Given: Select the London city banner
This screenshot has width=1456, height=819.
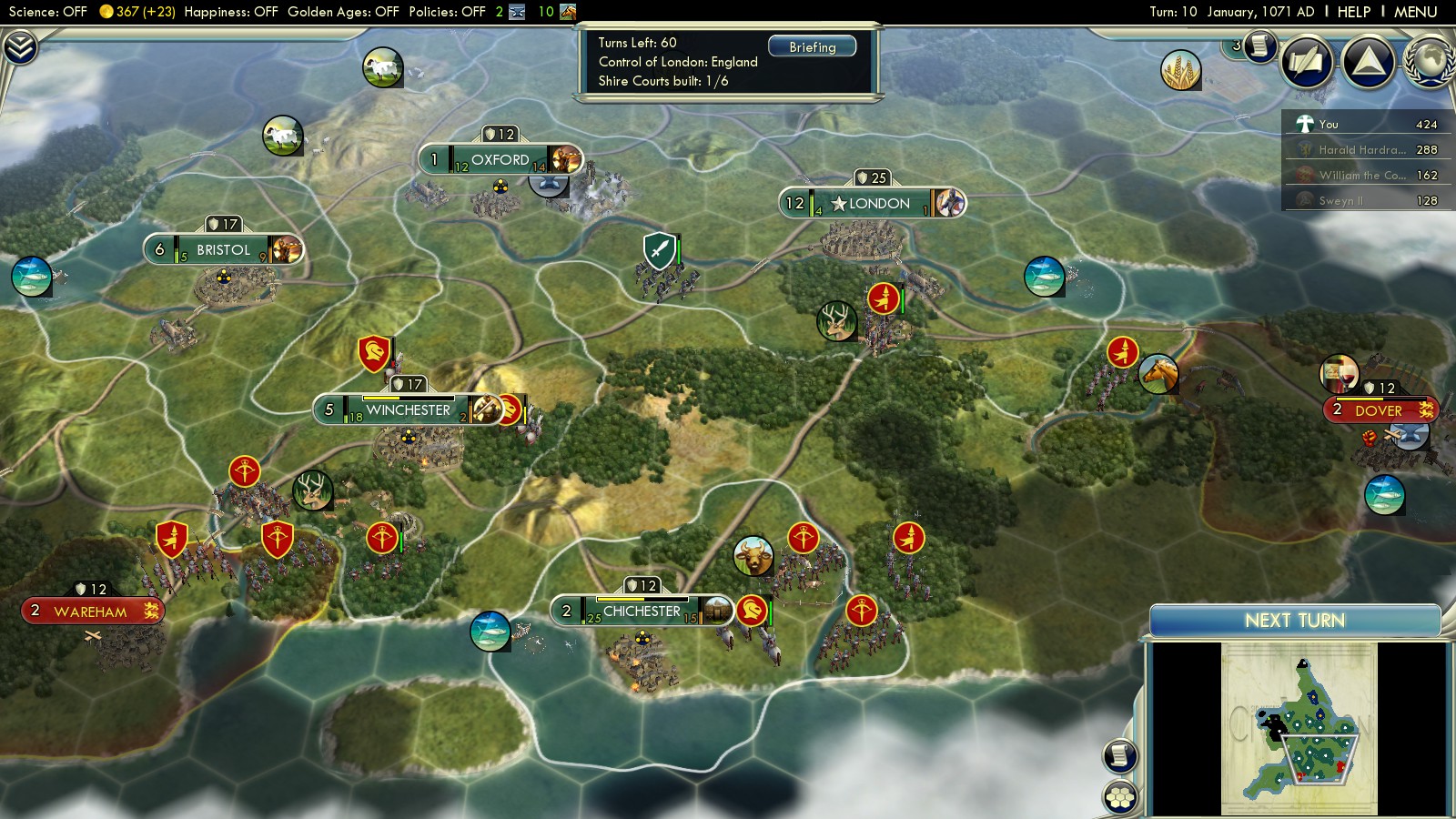Looking at the screenshot, I should tap(872, 203).
